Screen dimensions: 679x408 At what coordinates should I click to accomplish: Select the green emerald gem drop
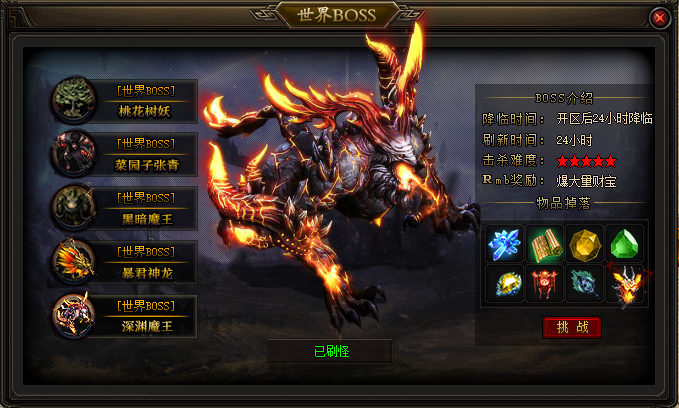(623, 243)
